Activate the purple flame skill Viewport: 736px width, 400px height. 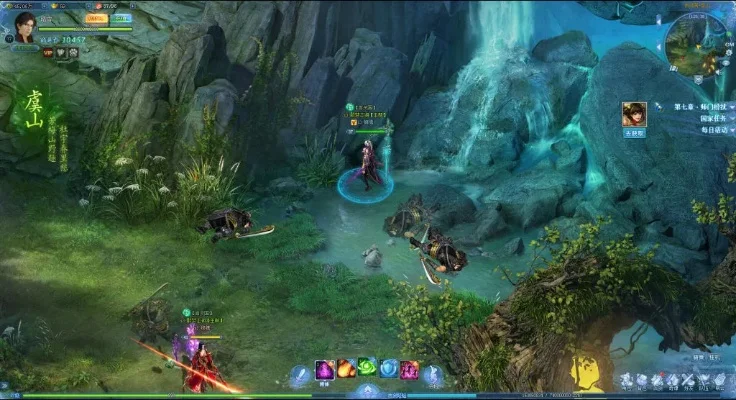pos(325,370)
